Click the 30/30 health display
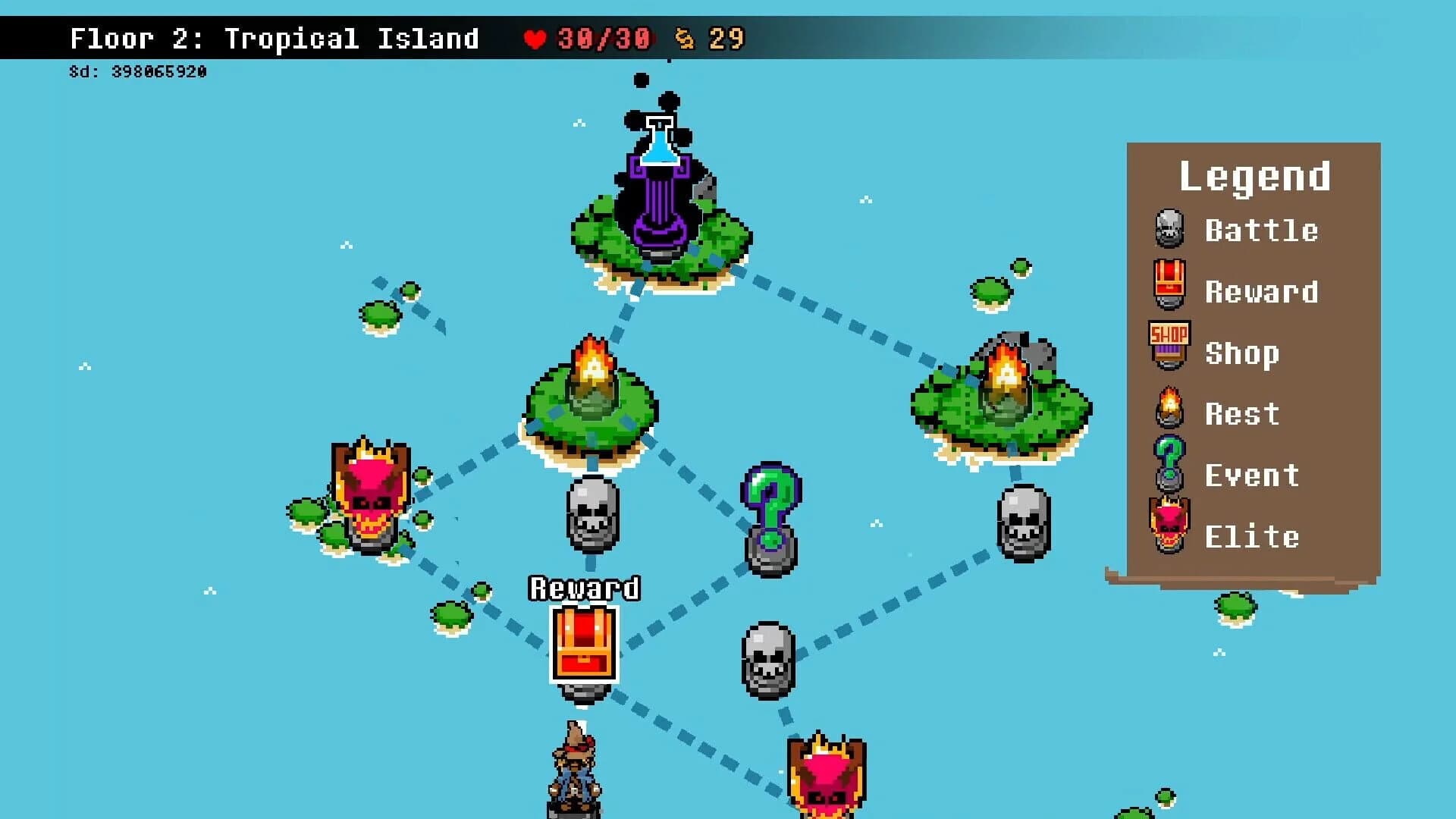The width and height of the screenshot is (1456, 819). tap(603, 39)
